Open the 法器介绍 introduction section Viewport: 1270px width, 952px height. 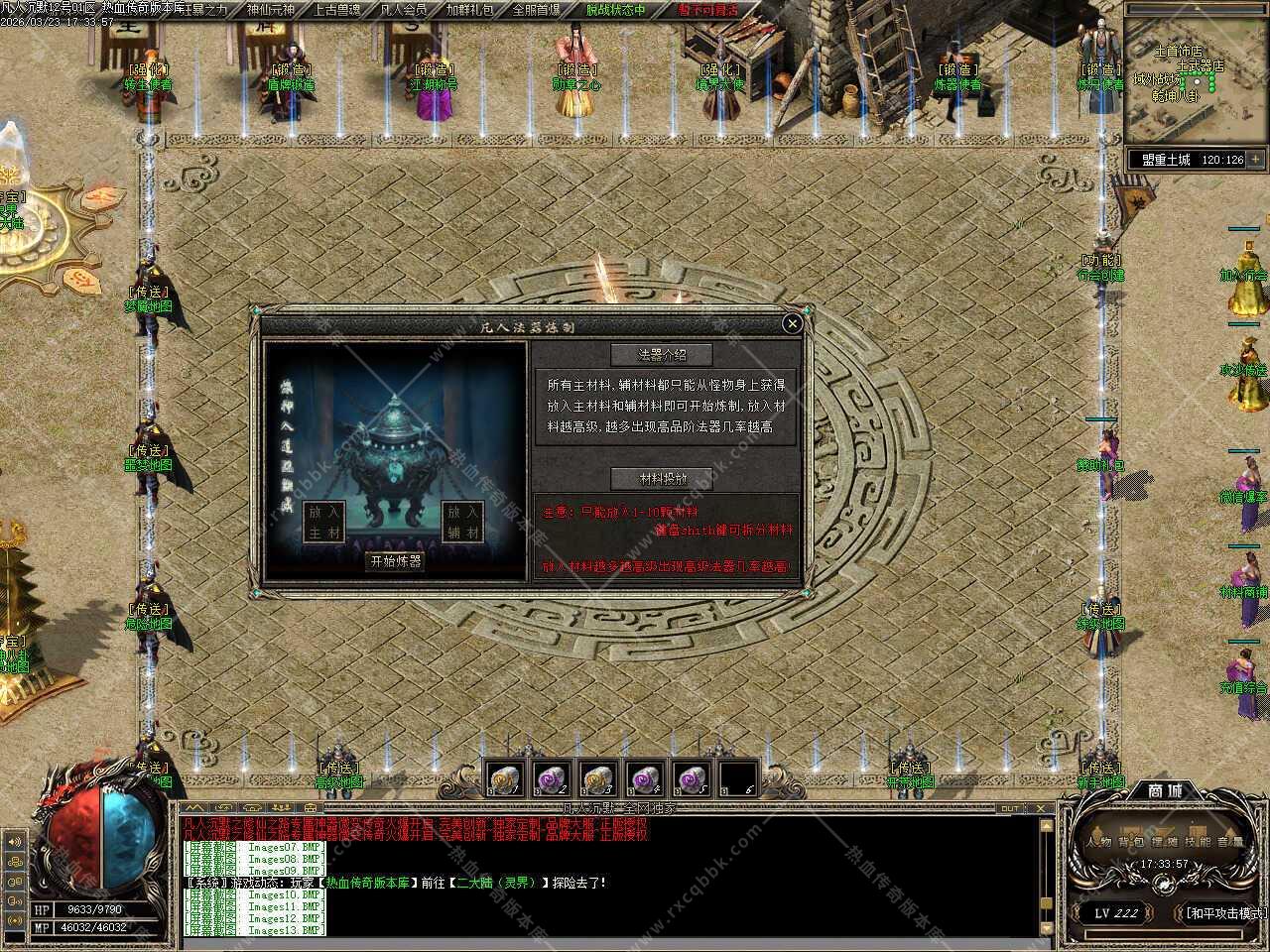click(x=663, y=354)
